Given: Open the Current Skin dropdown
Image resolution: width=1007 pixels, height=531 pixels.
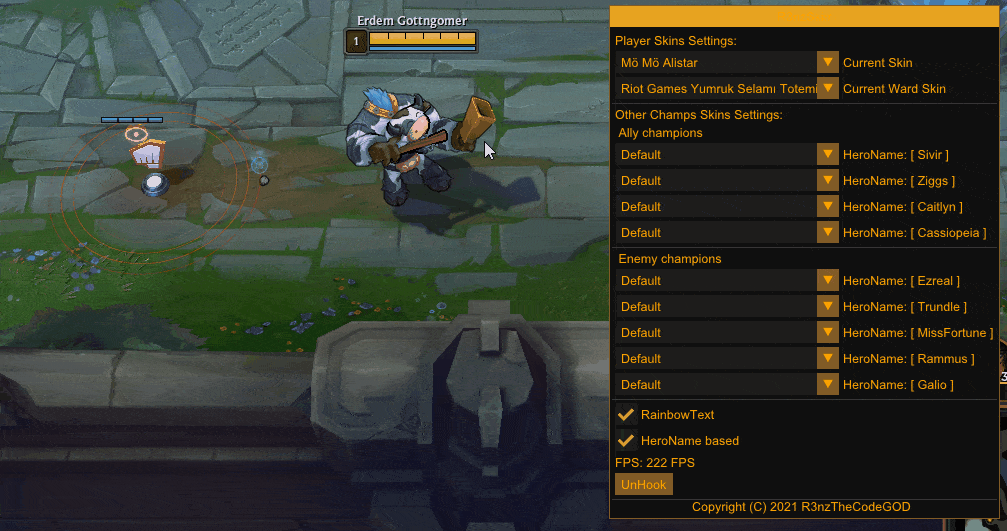Looking at the screenshot, I should click(827, 63).
